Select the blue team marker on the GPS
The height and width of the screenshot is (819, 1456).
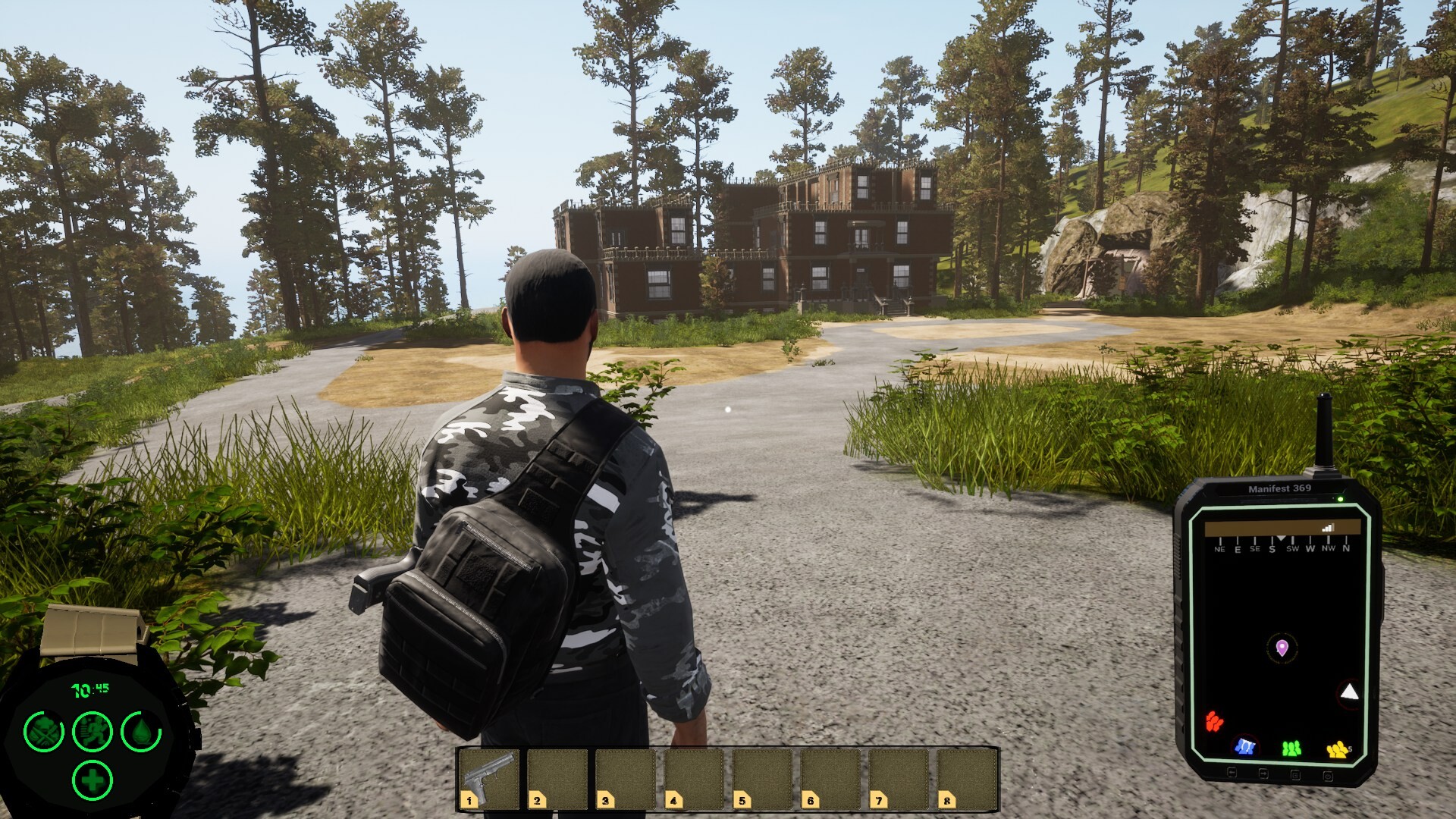coord(1245,748)
